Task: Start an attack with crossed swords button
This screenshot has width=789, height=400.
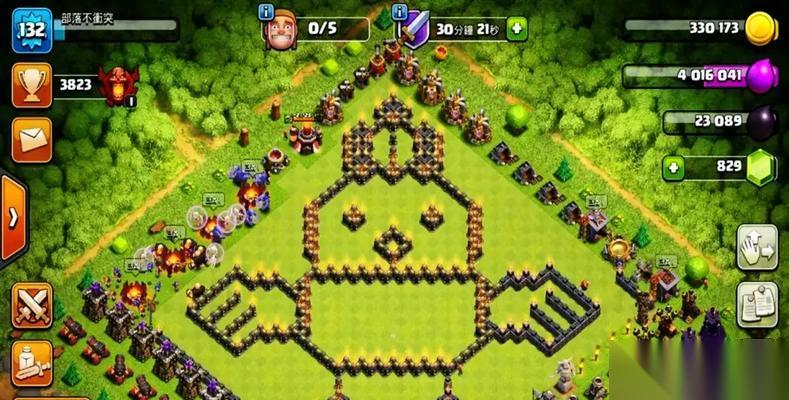Action: click(32, 304)
